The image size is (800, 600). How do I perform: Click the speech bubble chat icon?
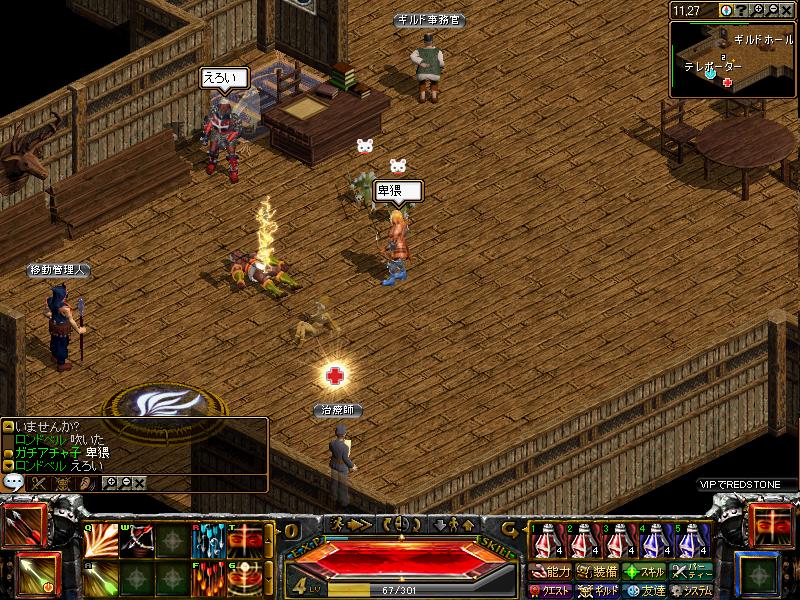14,482
